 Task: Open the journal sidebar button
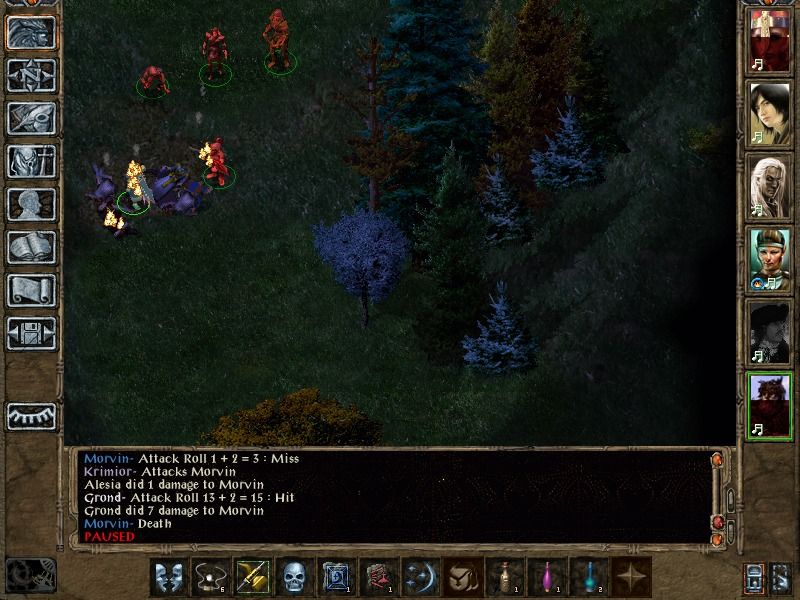31,118
